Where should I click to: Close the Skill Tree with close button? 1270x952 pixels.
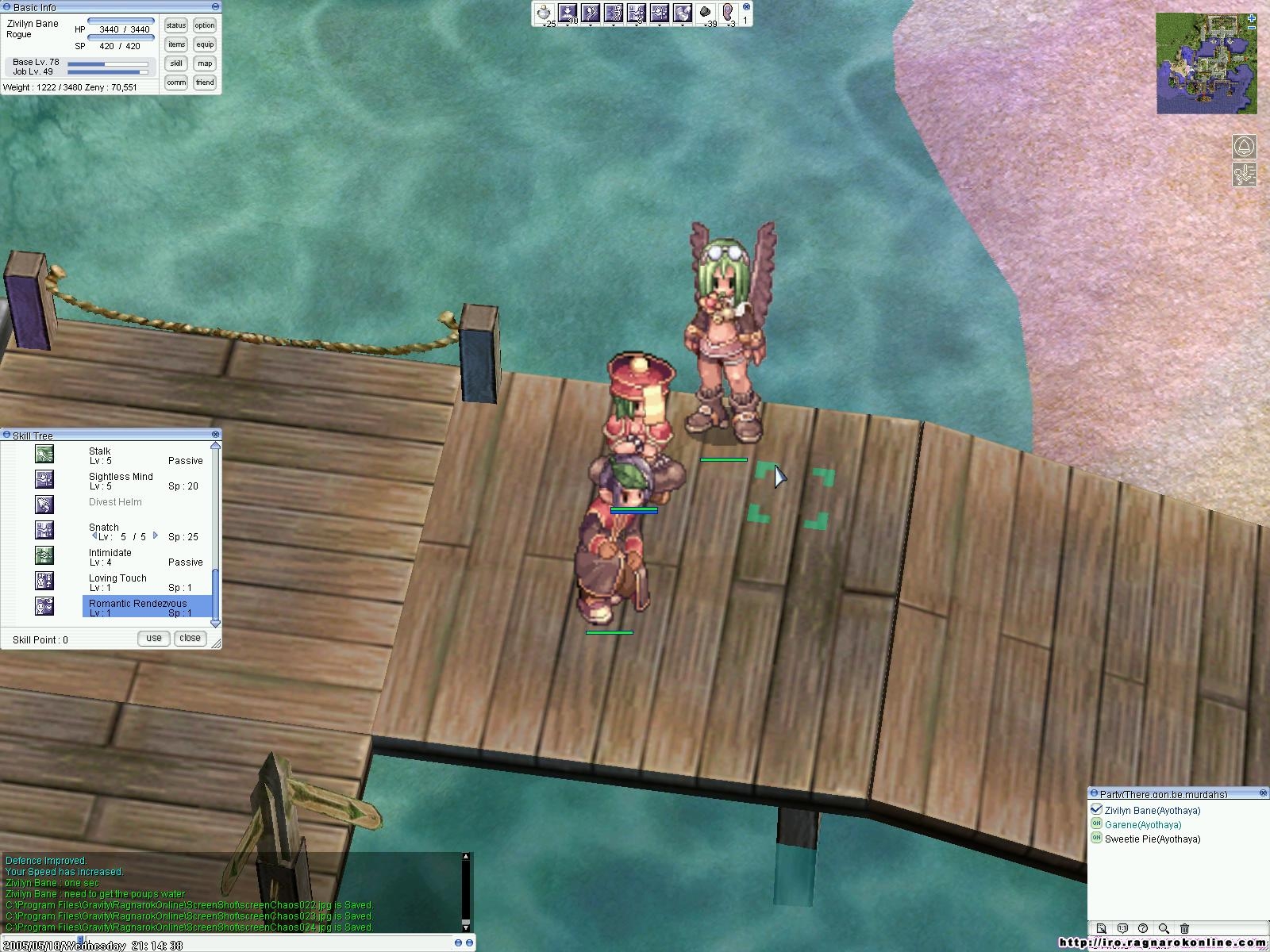click(x=190, y=638)
